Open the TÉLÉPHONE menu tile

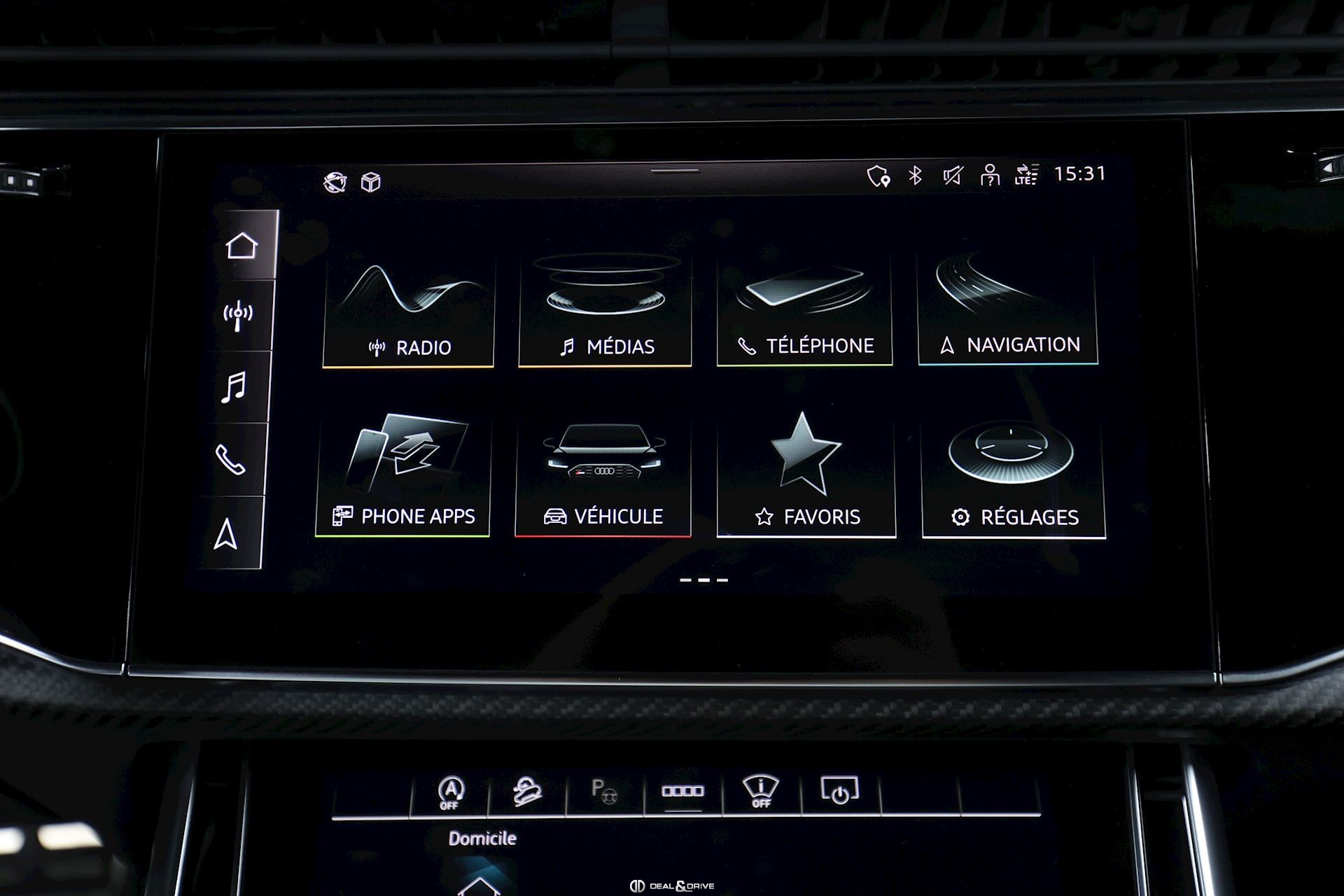coord(804,311)
